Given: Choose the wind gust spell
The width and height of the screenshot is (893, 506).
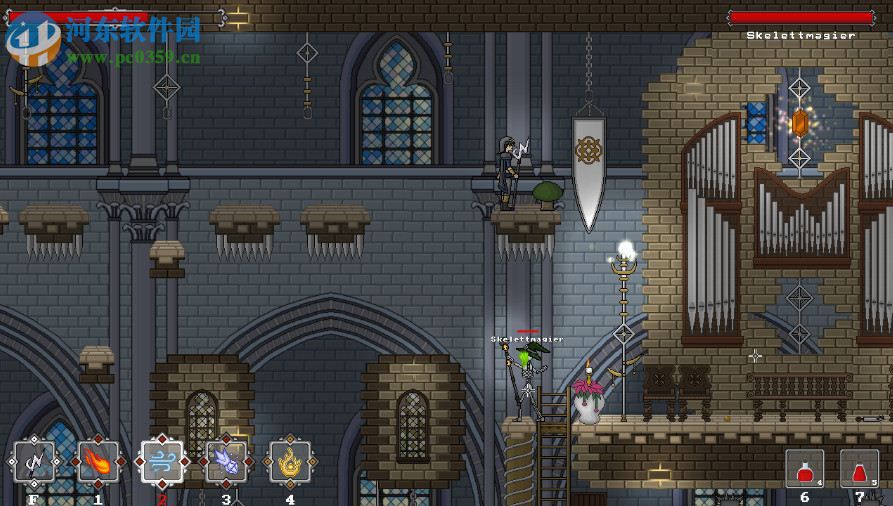Looking at the screenshot, I should click(x=162, y=463).
